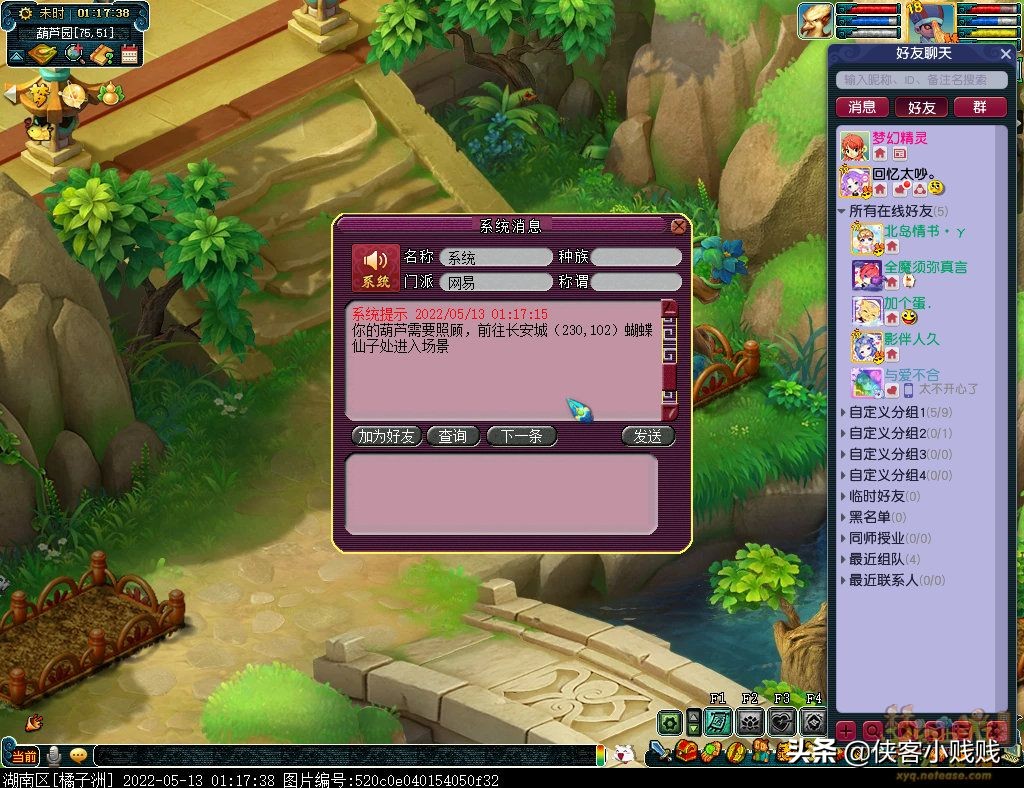
Task: Close the 好友聊天 friend chat panel
Action: tap(1006, 53)
